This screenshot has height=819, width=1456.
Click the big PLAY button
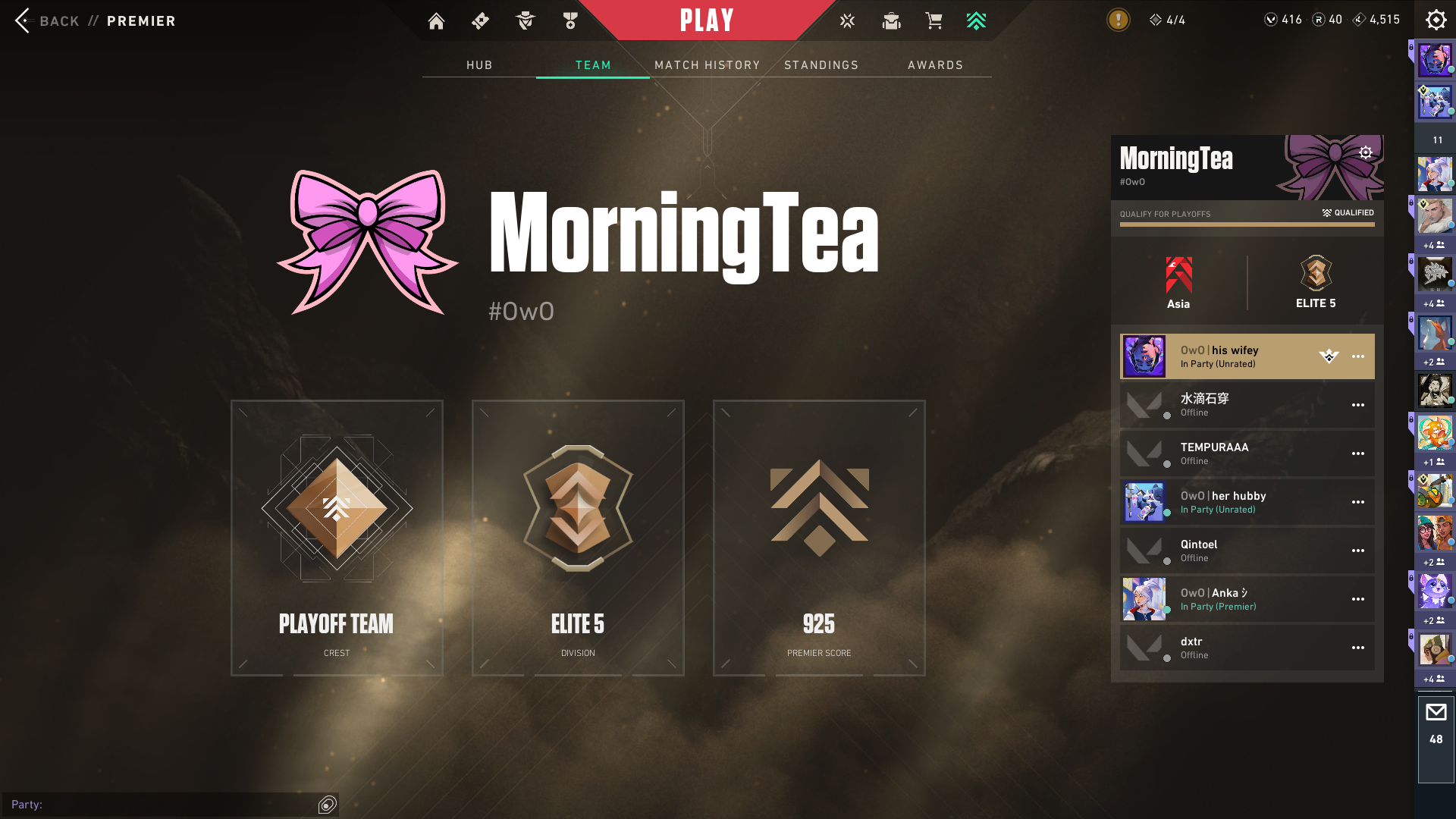(x=707, y=20)
